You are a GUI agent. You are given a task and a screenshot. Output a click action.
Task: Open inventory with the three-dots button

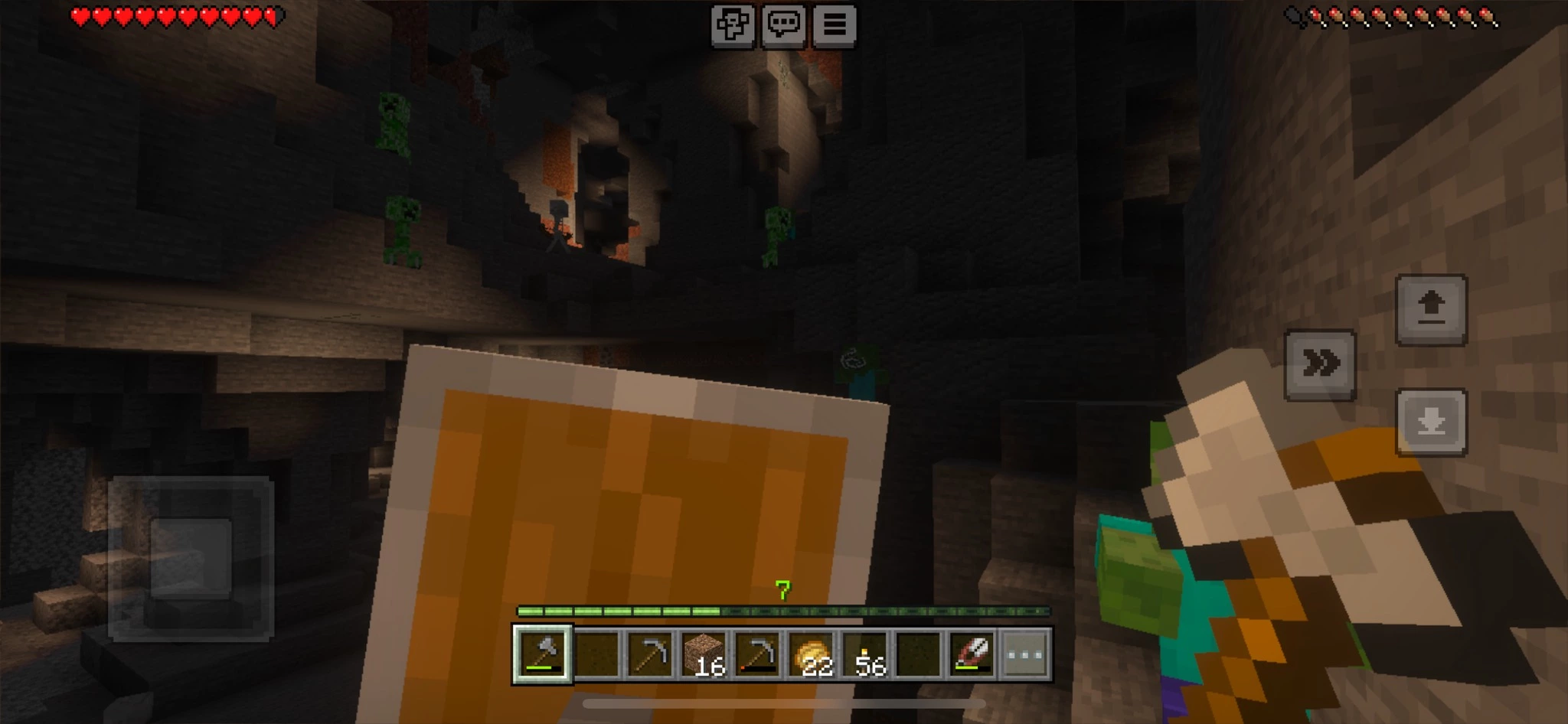[1025, 654]
